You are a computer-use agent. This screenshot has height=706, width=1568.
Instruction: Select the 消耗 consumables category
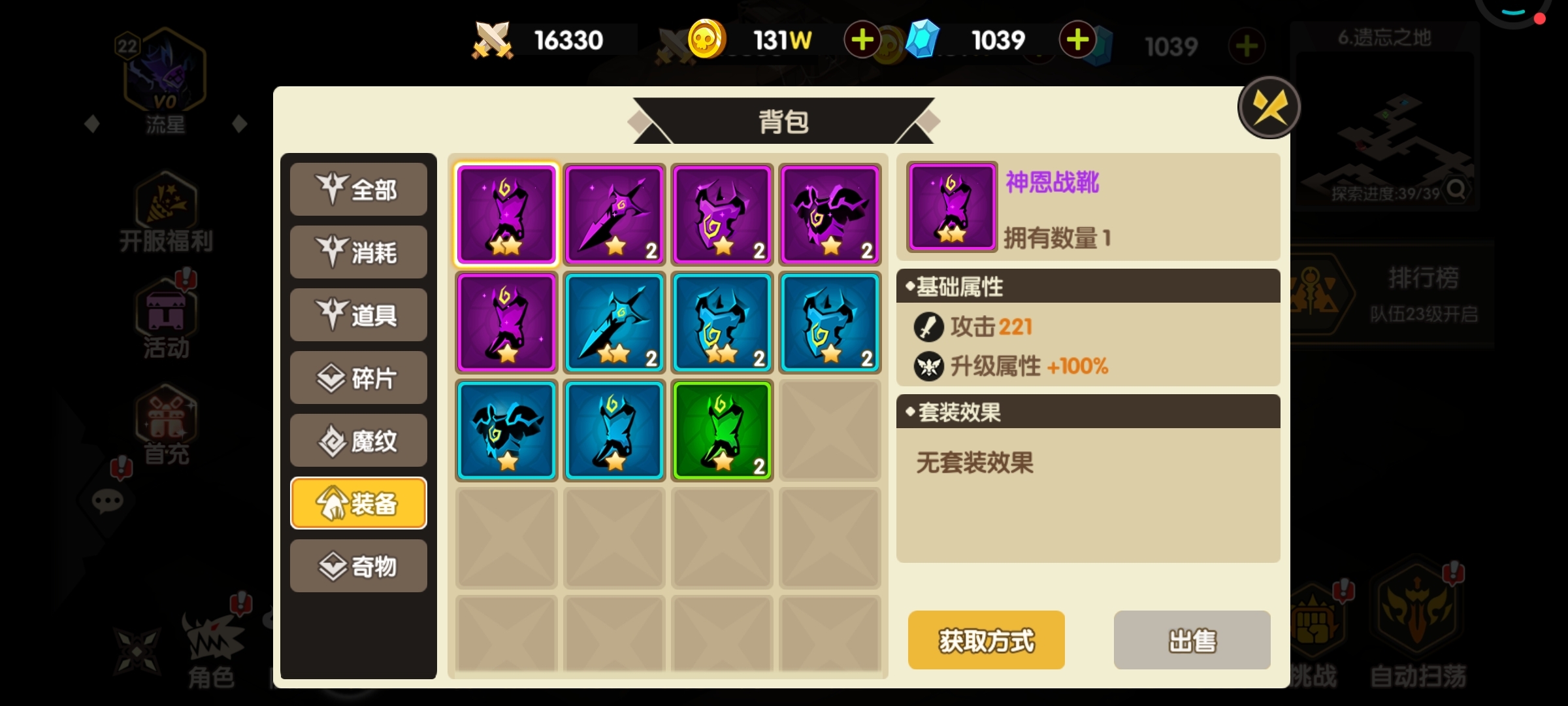(358, 252)
